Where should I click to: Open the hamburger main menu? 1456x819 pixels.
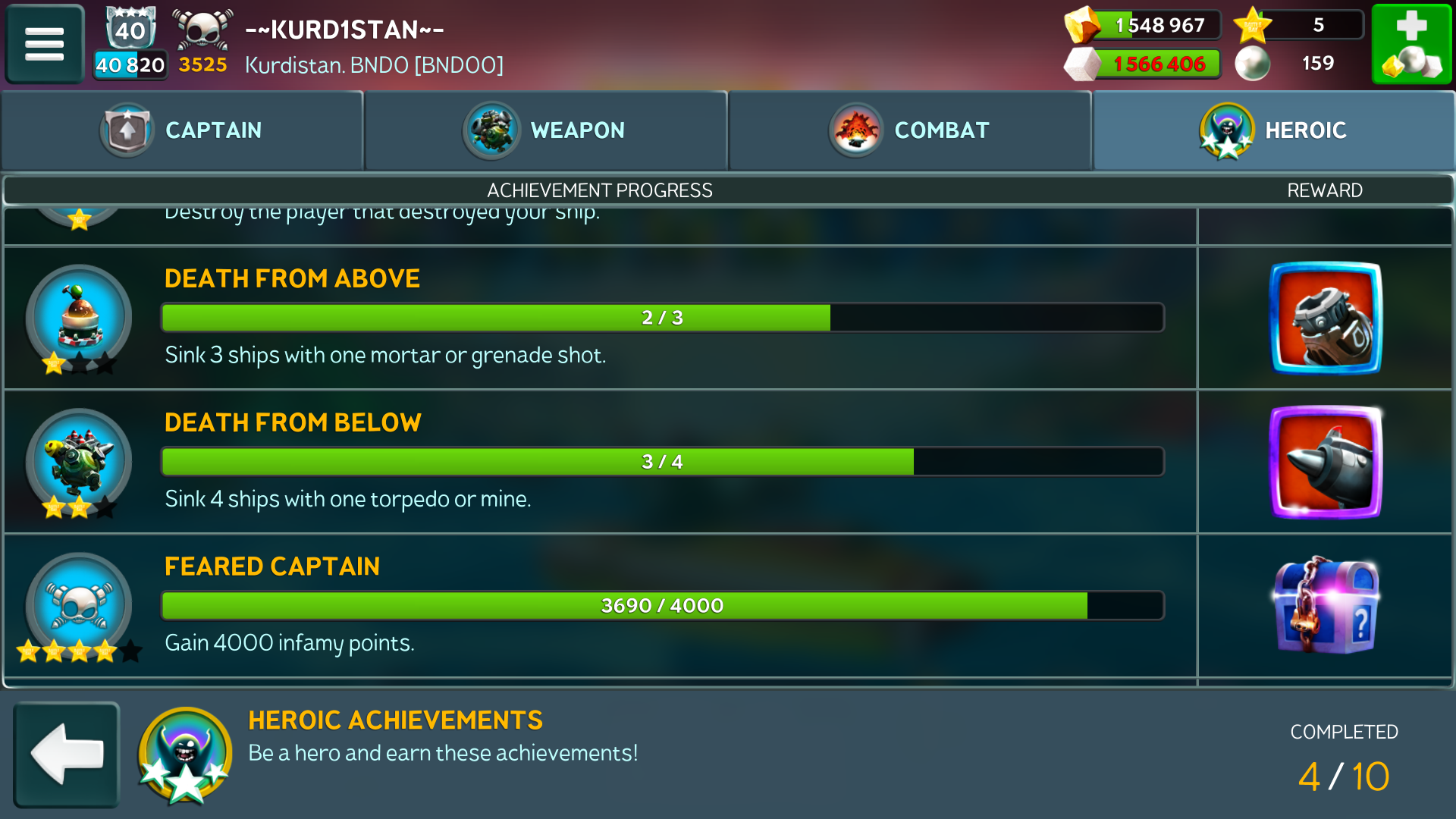tap(44, 43)
